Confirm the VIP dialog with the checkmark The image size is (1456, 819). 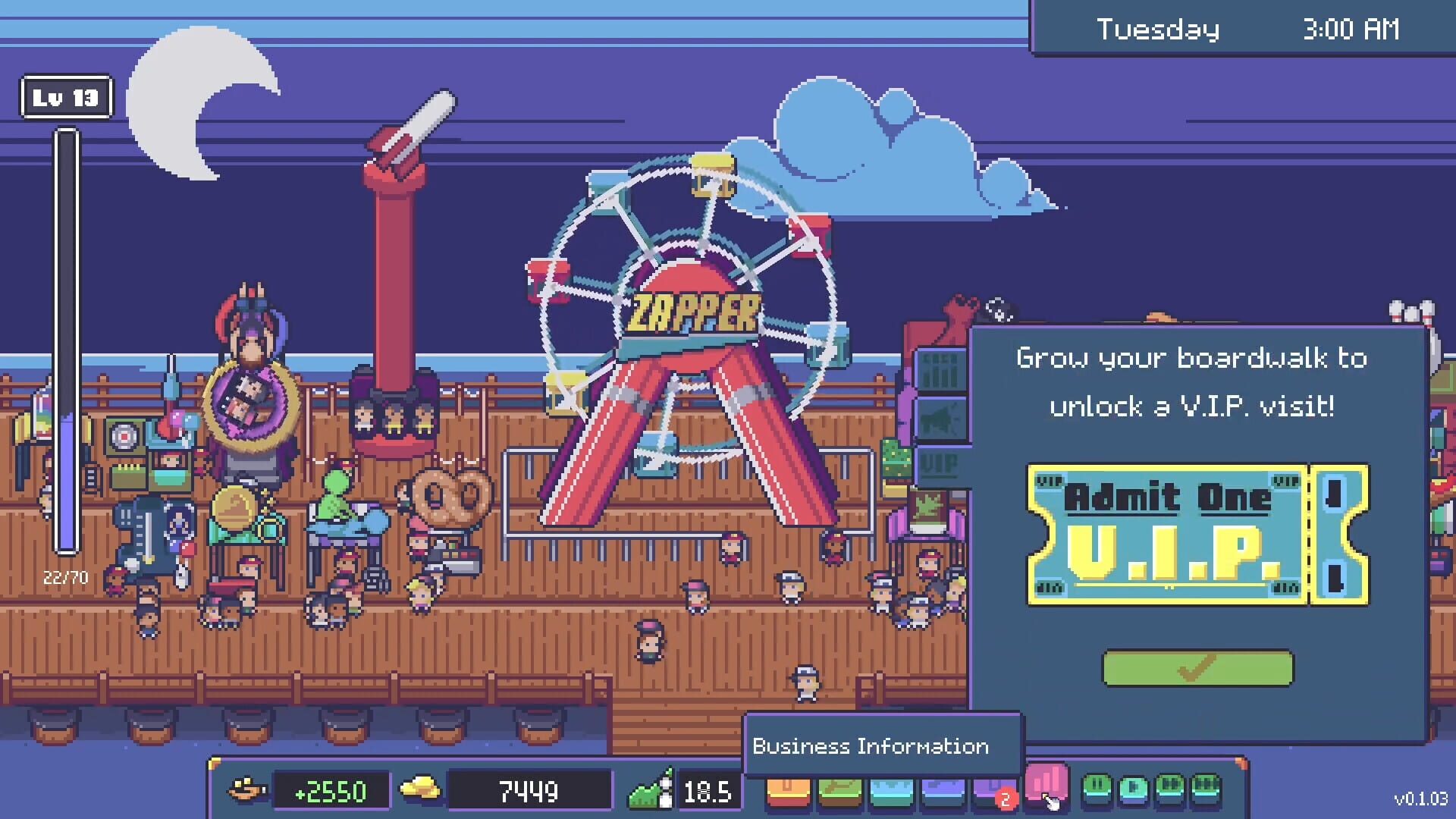1199,667
